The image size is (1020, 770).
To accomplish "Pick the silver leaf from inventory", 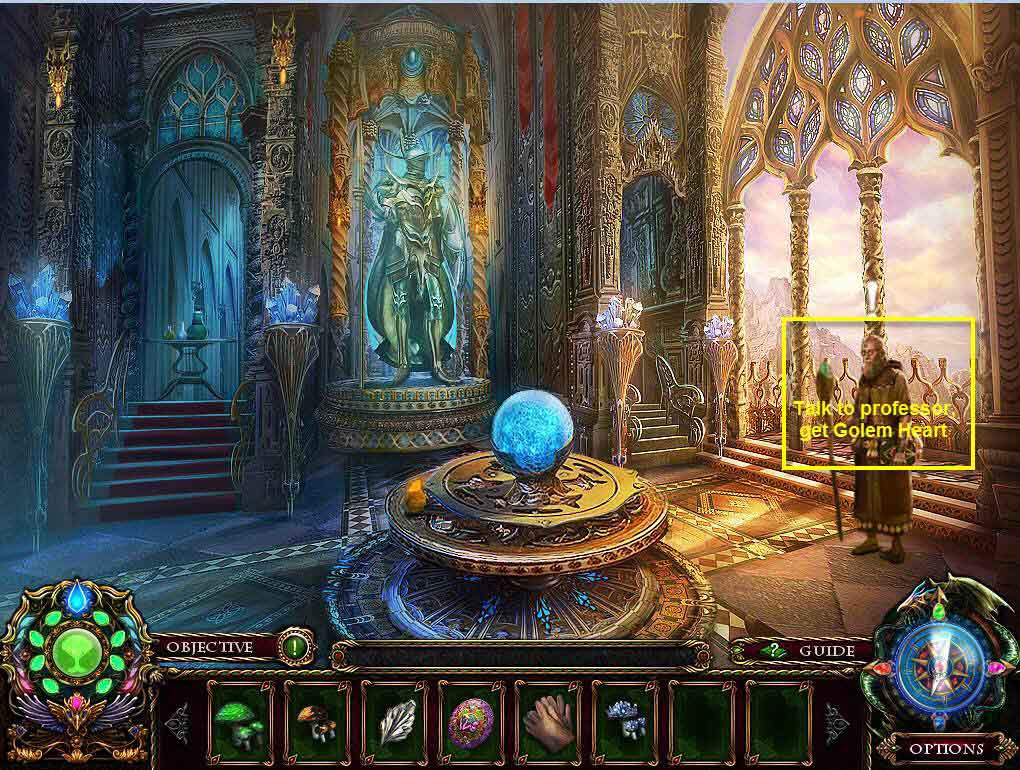I will [x=395, y=719].
